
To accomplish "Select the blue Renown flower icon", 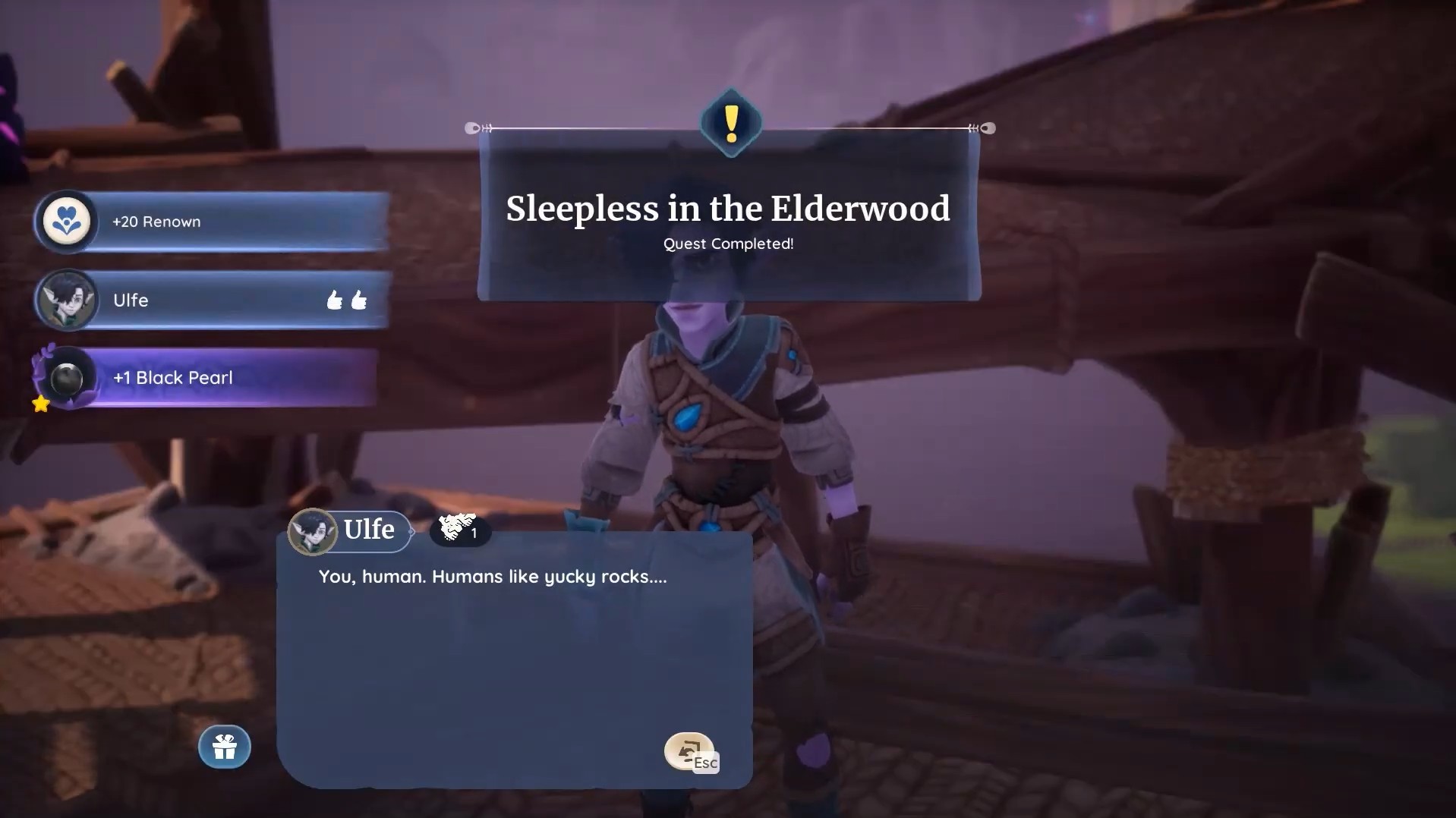I will coord(68,221).
